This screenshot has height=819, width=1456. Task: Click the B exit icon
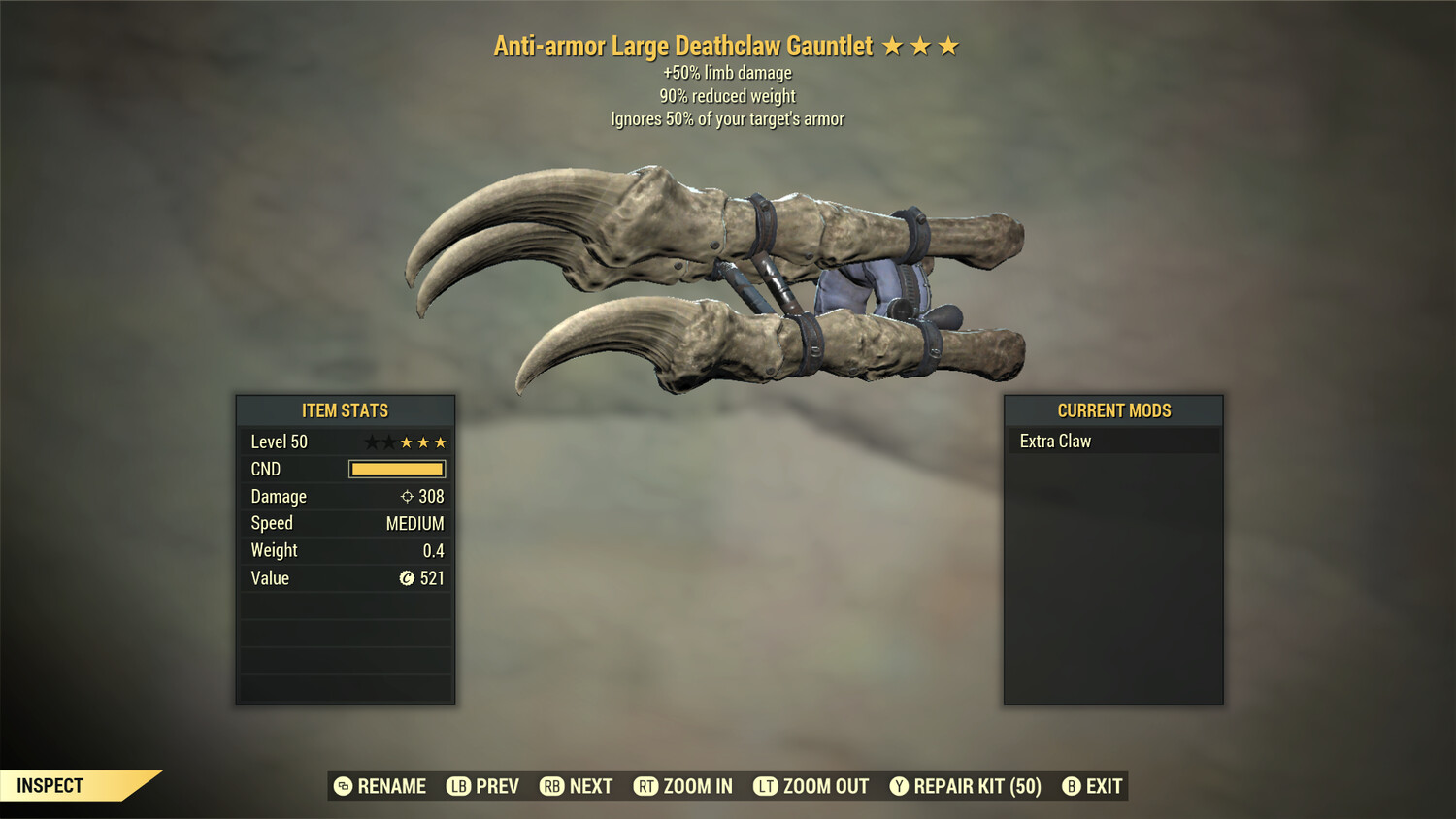click(x=1072, y=786)
